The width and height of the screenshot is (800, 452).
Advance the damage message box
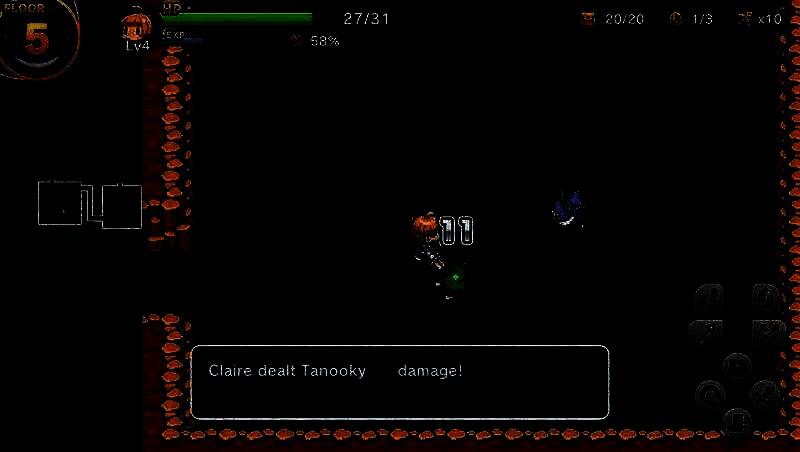(399, 381)
